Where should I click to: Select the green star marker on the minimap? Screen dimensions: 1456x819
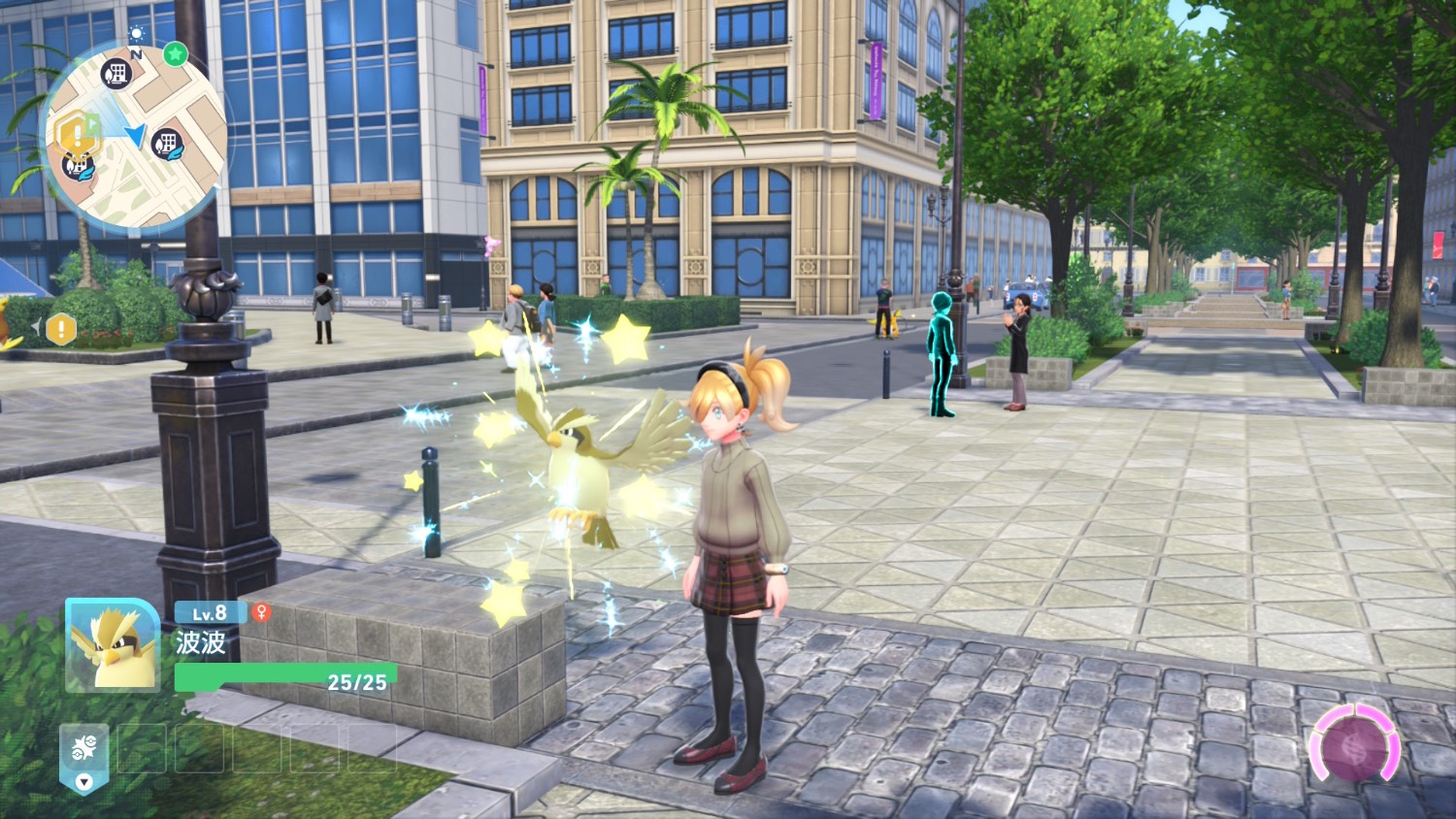pos(175,54)
